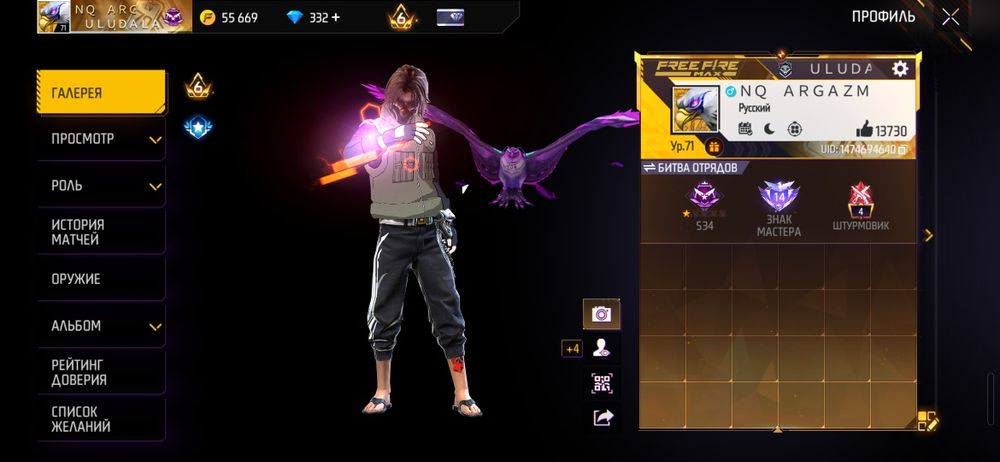Screen dimensions: 1000x462
Task: Click the edit layout icon
Action: click(927, 421)
